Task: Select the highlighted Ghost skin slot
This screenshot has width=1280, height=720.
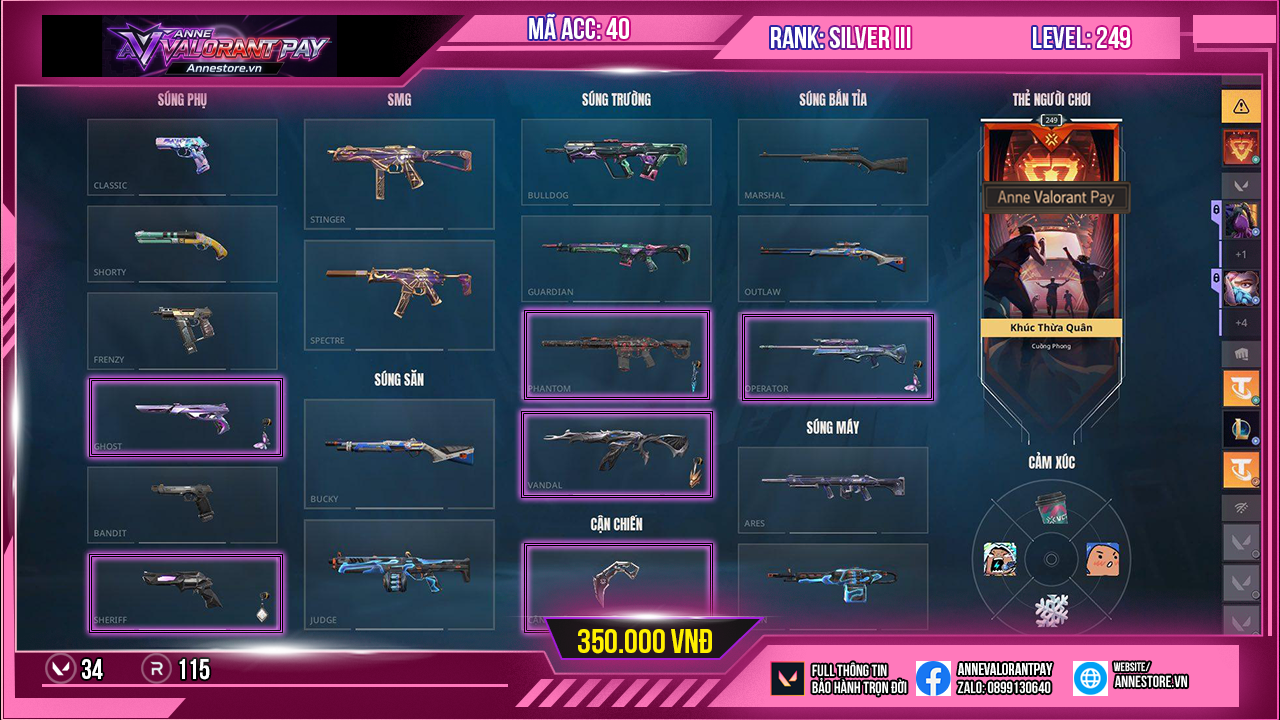Action: (186, 418)
